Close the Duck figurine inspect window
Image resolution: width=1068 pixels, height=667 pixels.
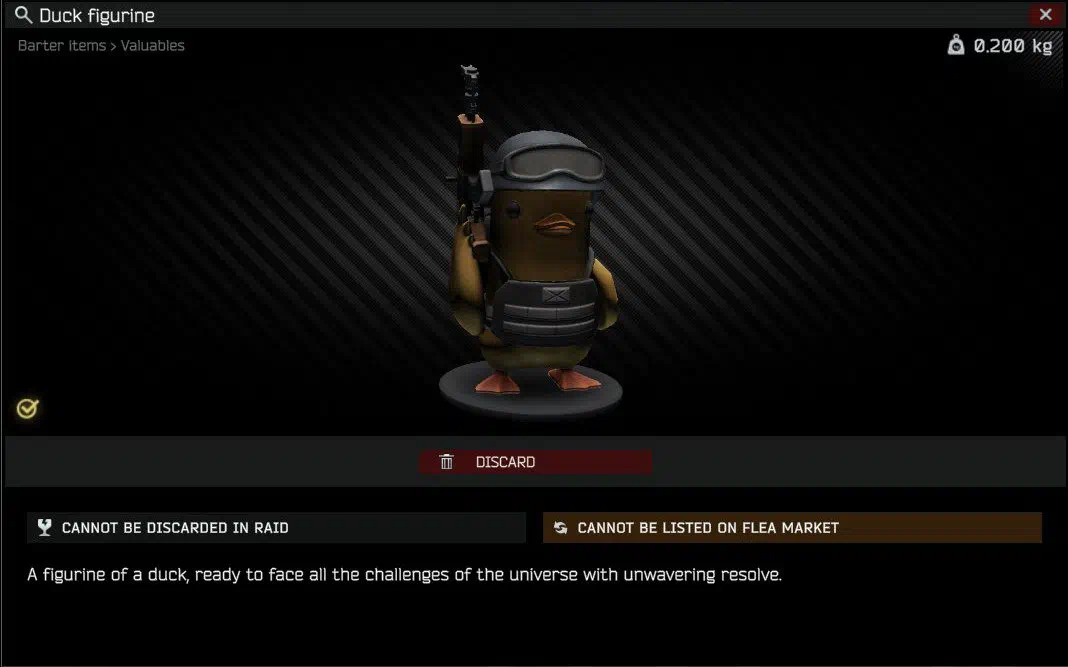tap(1045, 15)
